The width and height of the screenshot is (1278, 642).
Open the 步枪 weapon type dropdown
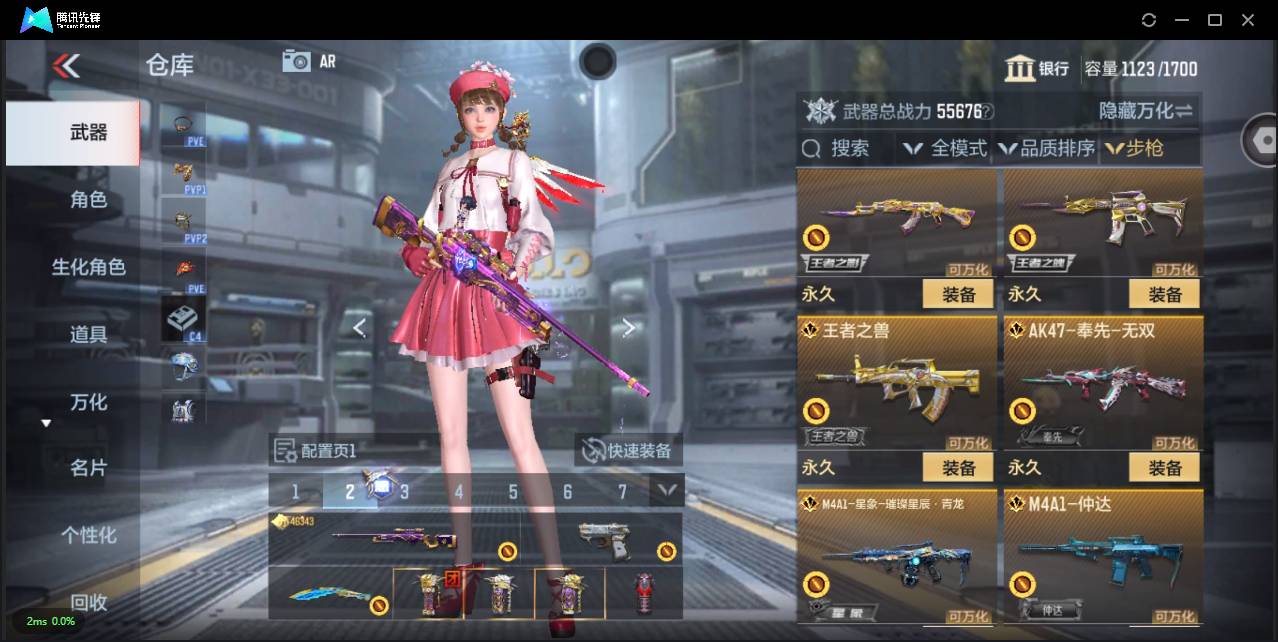(x=1138, y=149)
